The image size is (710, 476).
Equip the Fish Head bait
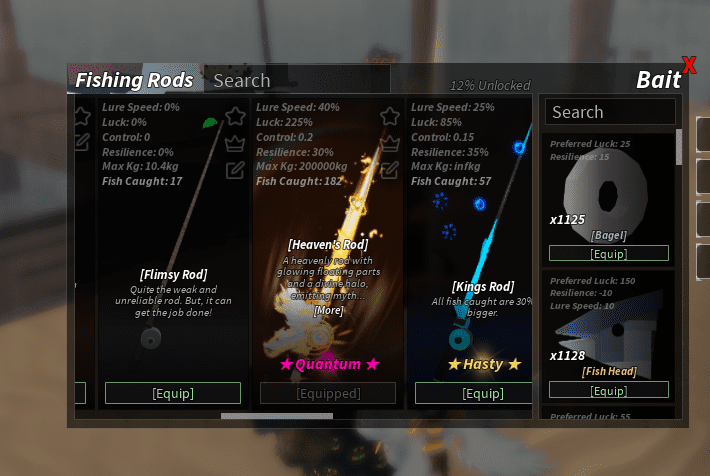pos(608,390)
